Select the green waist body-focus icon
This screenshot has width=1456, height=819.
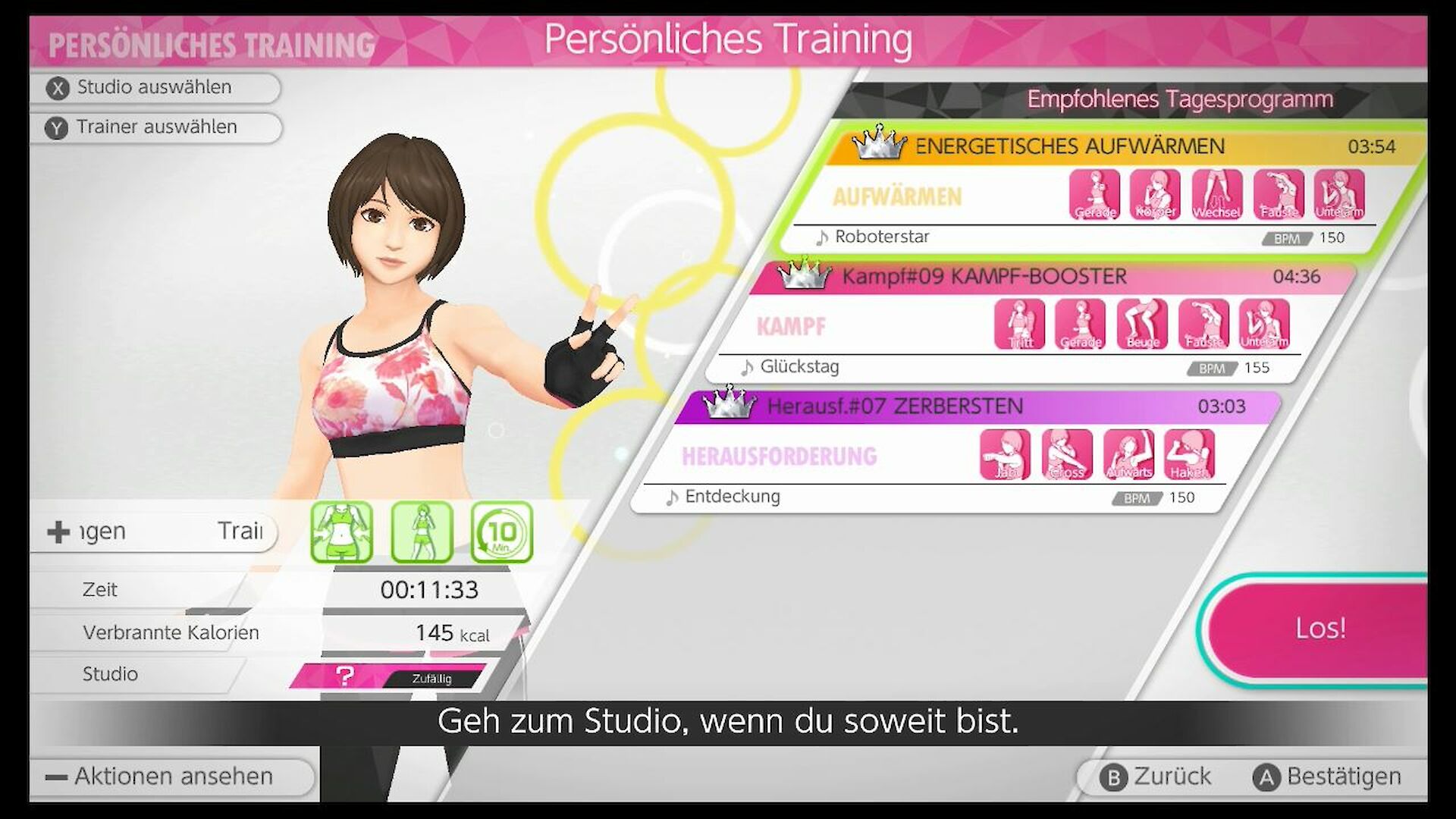[342, 532]
